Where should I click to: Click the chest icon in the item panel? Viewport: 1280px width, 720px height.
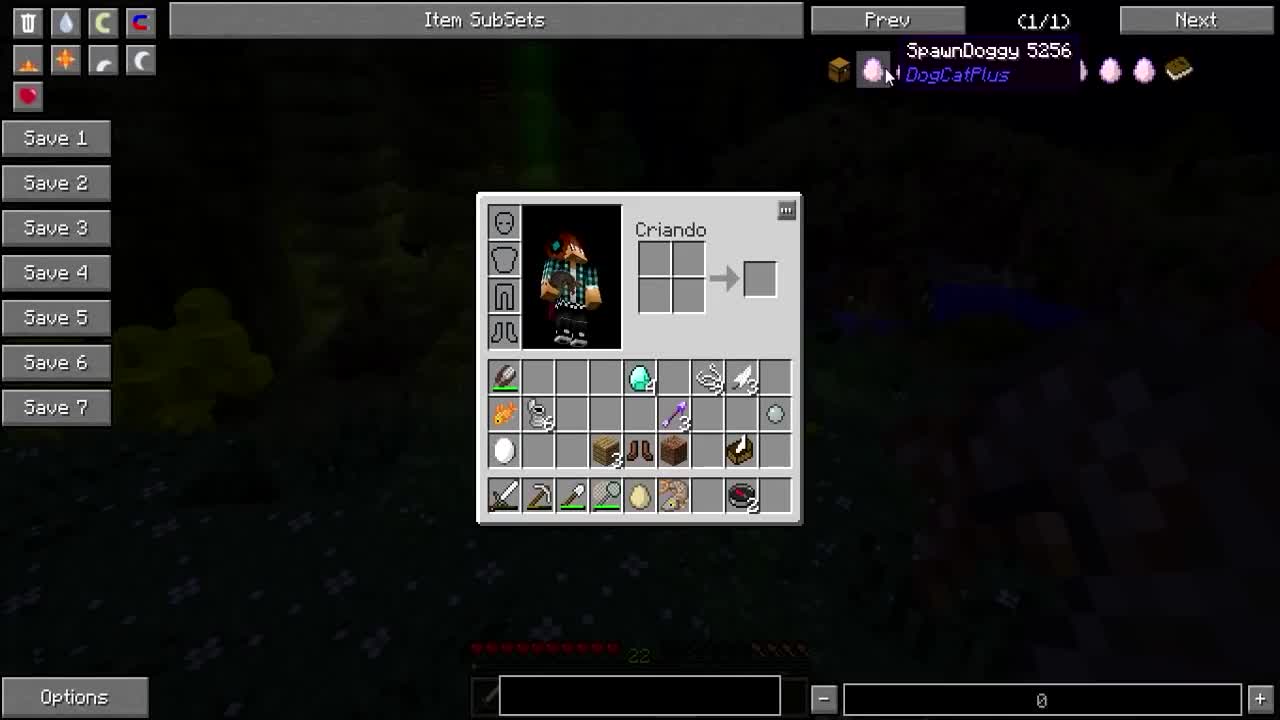pyautogui.click(x=840, y=69)
